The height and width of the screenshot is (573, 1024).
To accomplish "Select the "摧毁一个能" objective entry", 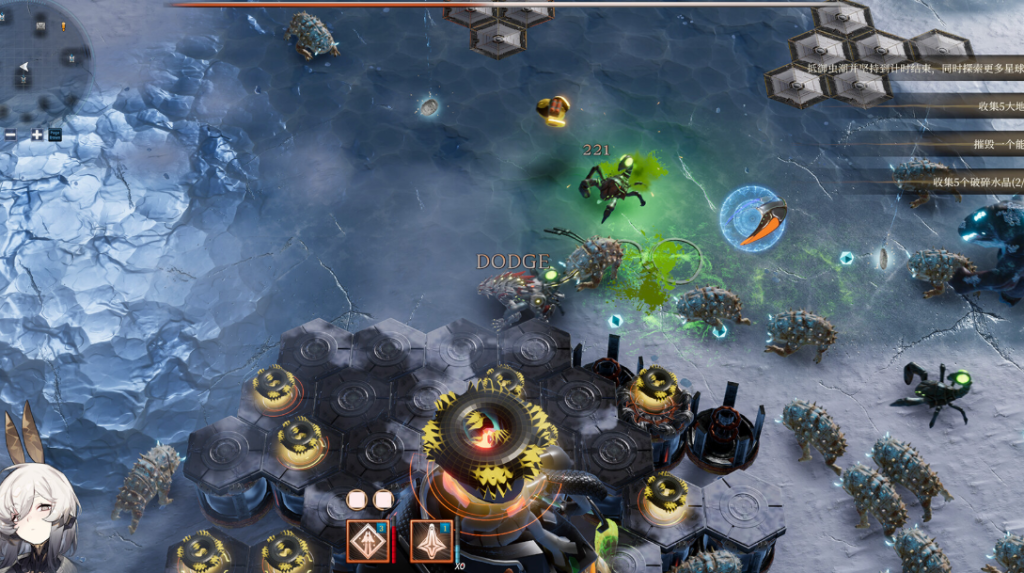I will point(995,144).
